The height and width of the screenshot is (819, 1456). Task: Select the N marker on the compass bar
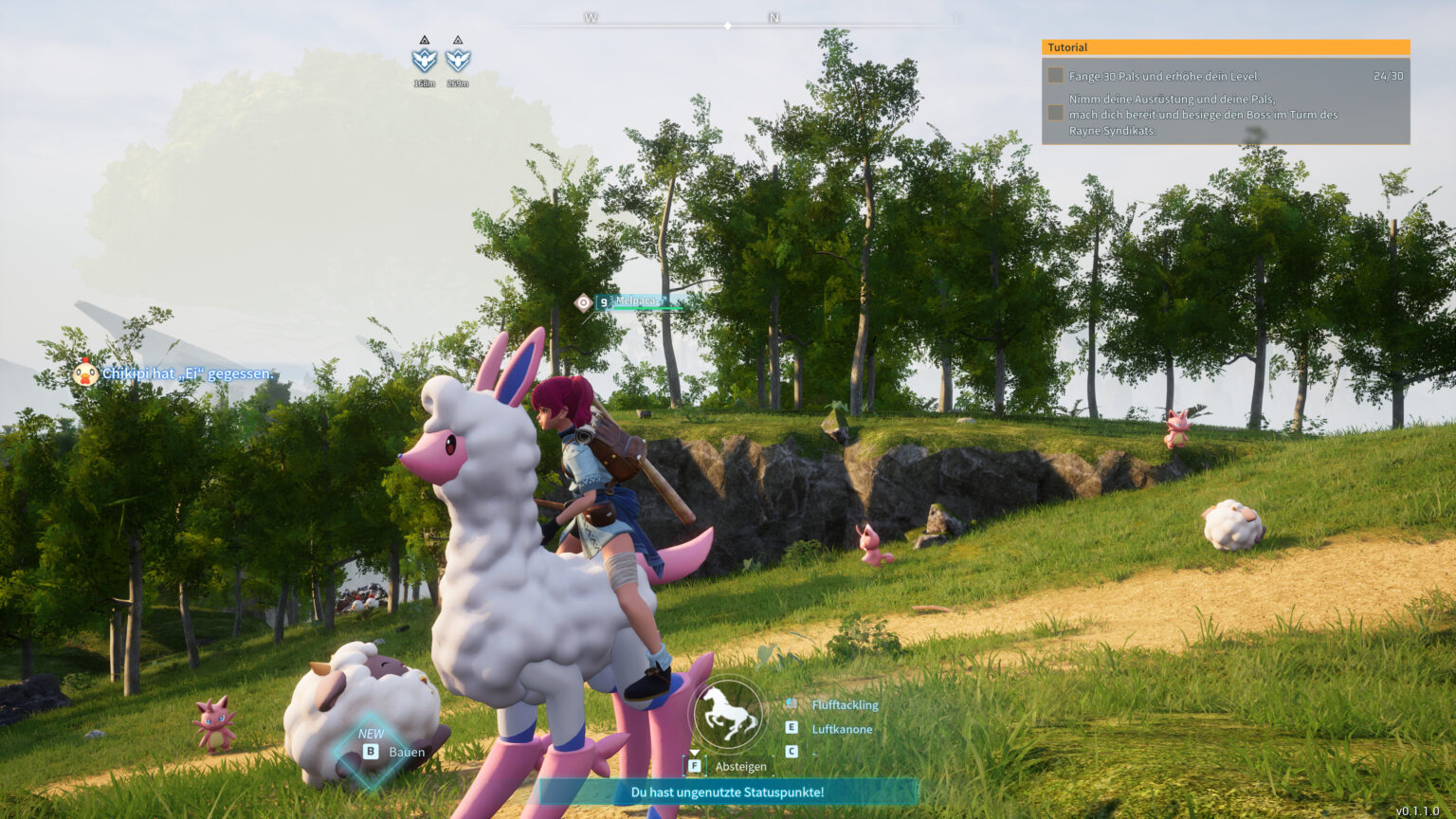[774, 16]
